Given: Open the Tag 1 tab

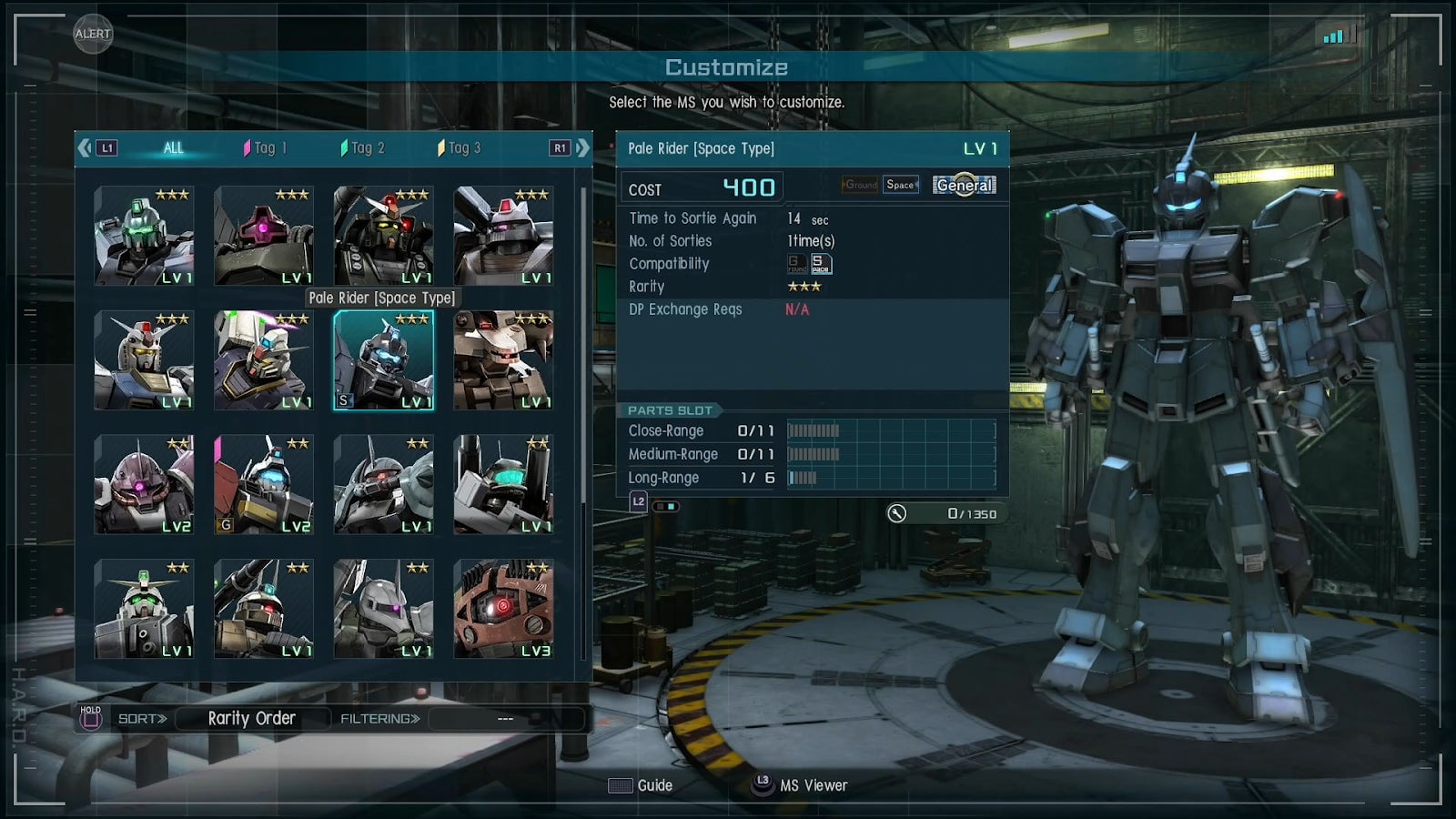Looking at the screenshot, I should click(265, 147).
